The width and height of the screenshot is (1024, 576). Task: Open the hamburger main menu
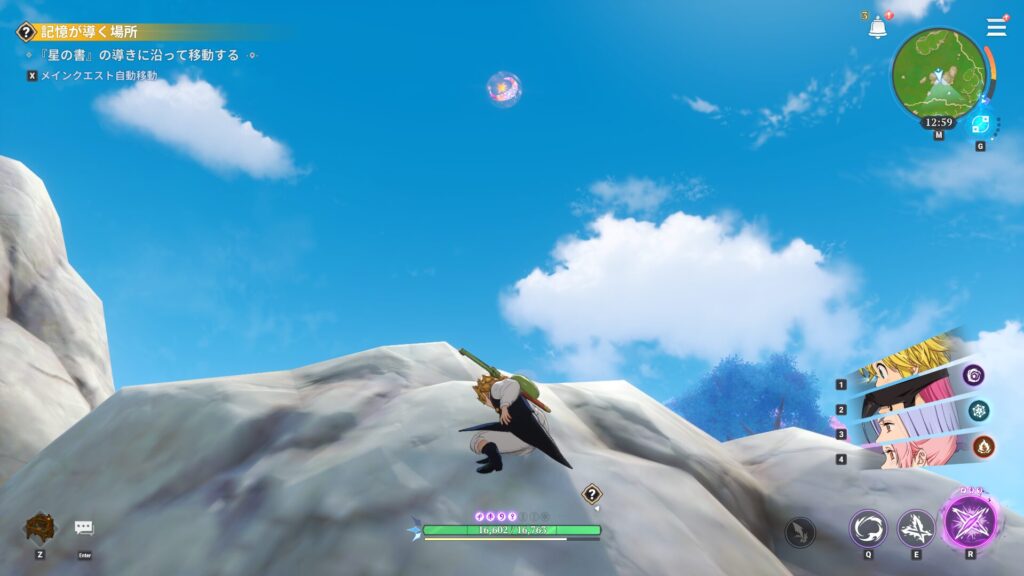click(x=996, y=27)
